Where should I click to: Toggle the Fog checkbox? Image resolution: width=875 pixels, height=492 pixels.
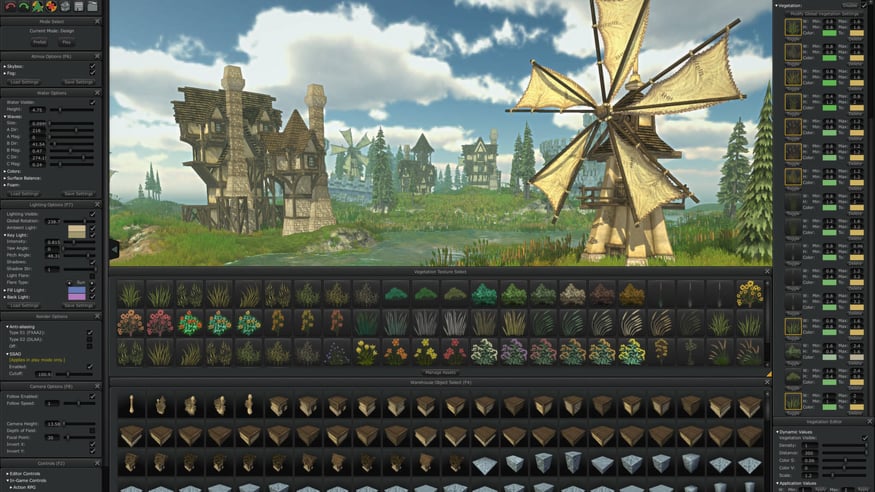coord(92,74)
